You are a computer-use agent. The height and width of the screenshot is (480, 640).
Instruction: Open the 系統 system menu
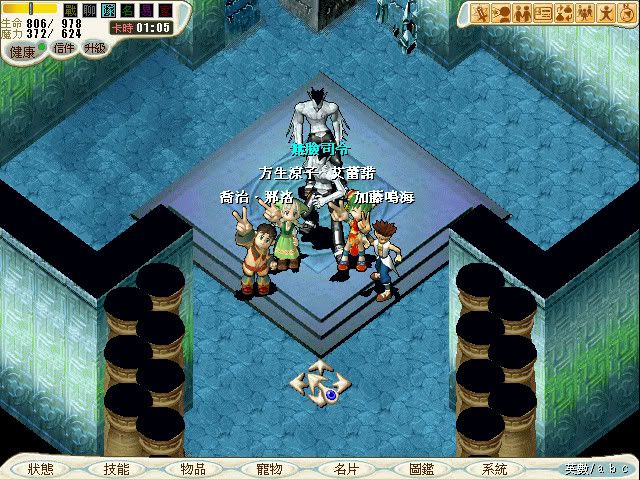(x=494, y=468)
